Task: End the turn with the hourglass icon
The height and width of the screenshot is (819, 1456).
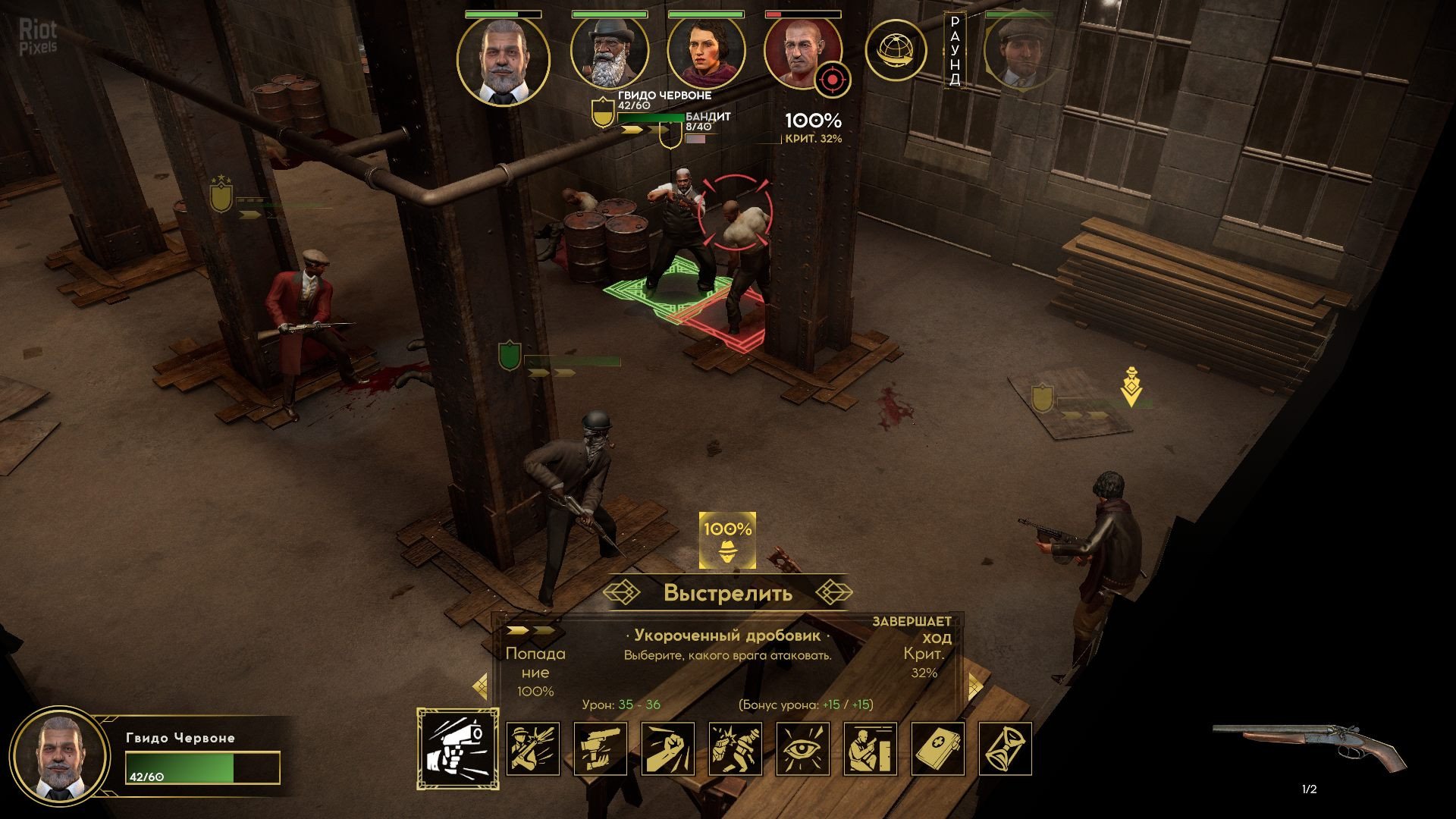Action: (x=1005, y=748)
